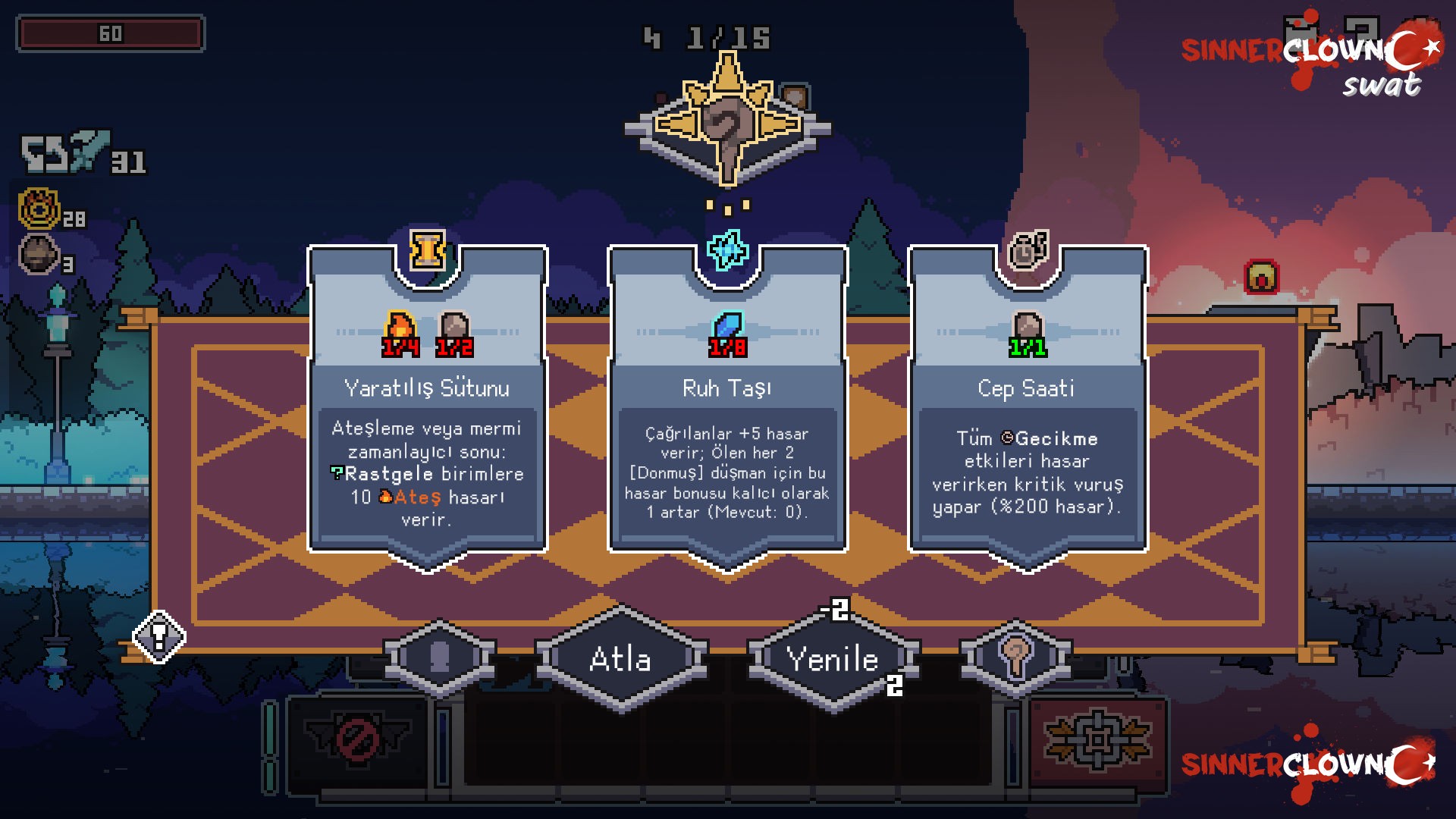Skip the reward with Atla
The height and width of the screenshot is (819, 1456).
click(x=621, y=659)
